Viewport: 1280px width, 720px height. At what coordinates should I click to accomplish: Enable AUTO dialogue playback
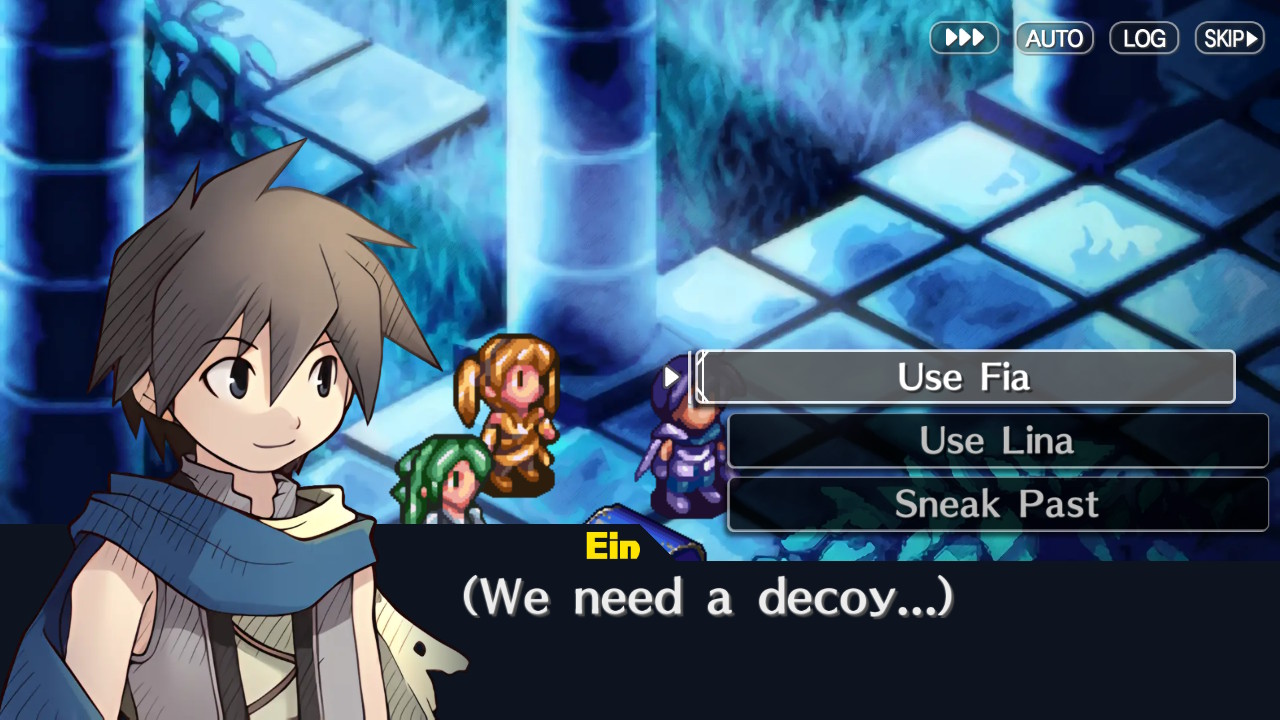[x=1054, y=38]
